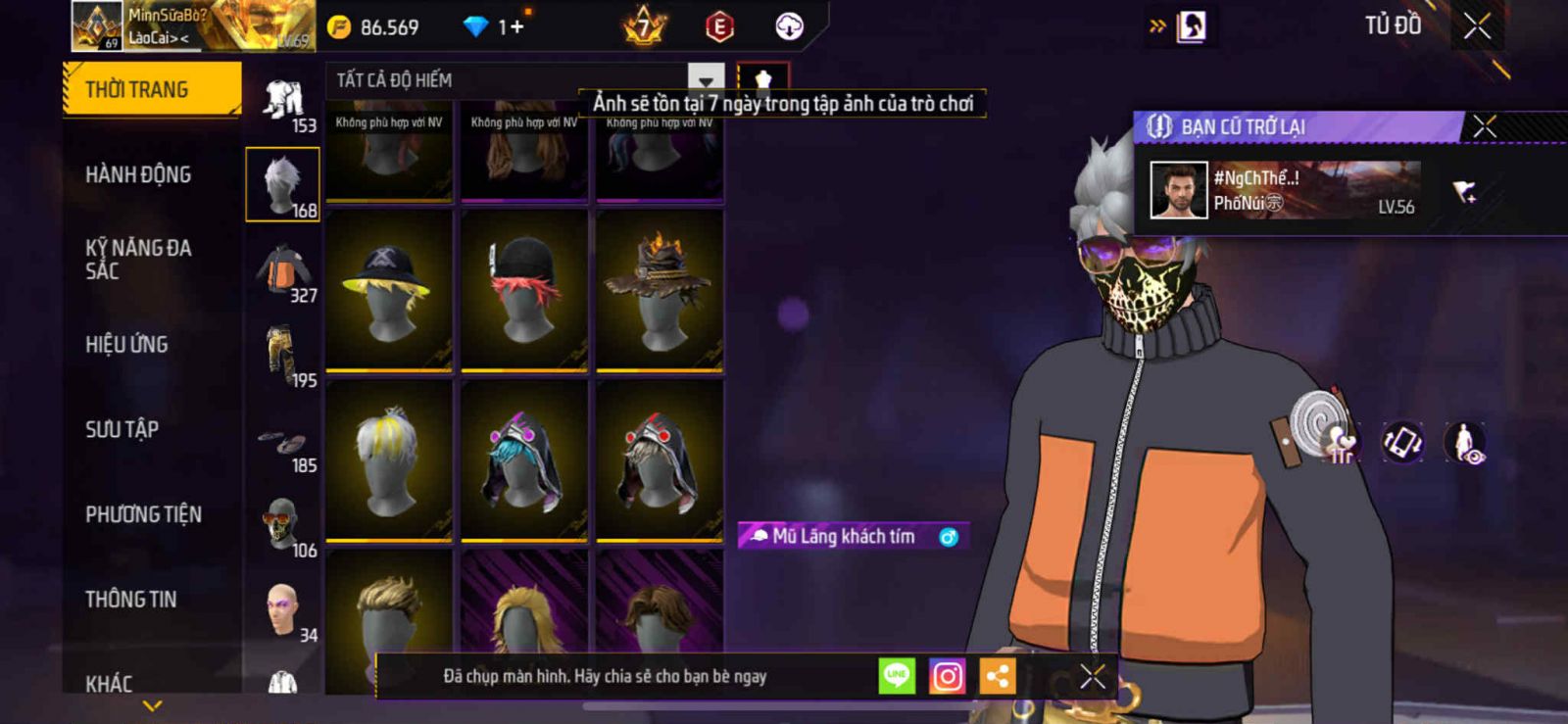Choose the white and yellow hairstyle
Screen dimensions: 1568x724
[x=389, y=460]
